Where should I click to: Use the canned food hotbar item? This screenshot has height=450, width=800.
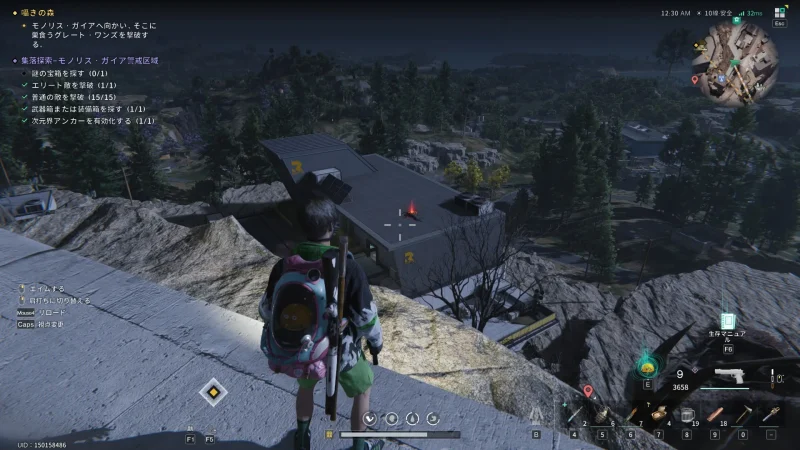[x=657, y=414]
